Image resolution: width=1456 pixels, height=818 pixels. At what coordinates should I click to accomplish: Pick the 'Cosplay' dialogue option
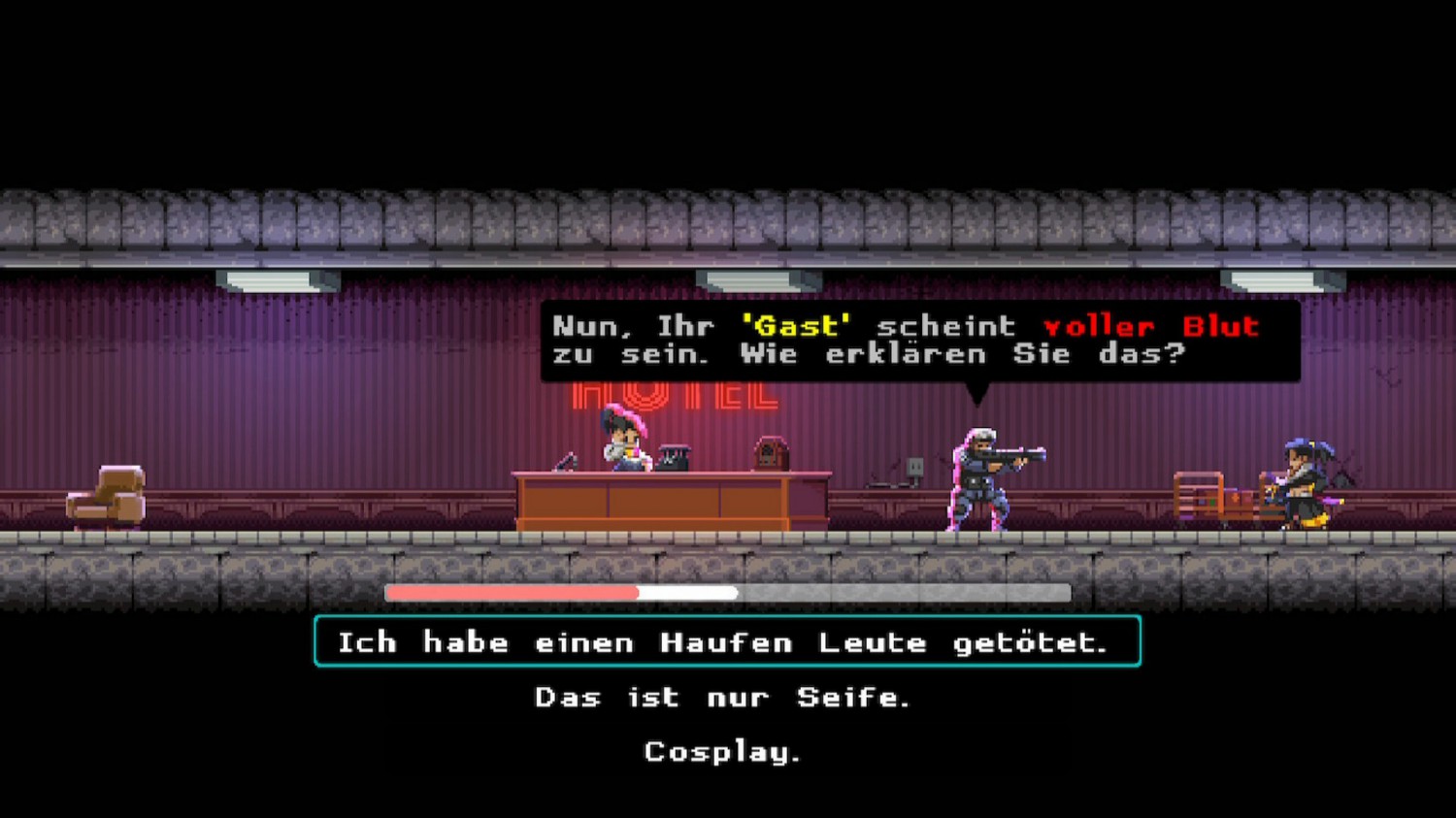(721, 752)
